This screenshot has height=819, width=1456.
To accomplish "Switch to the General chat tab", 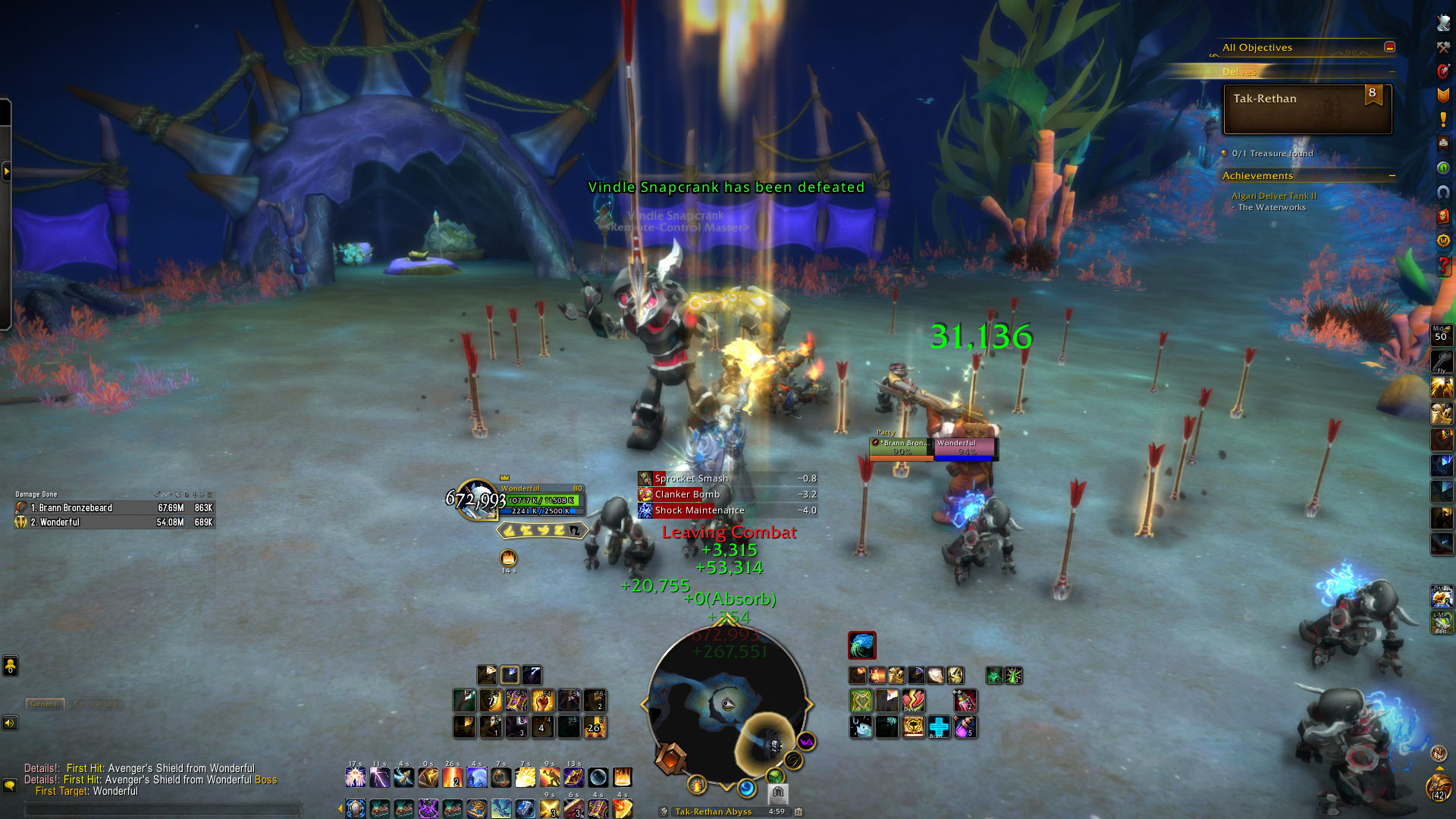I will pos(45,704).
